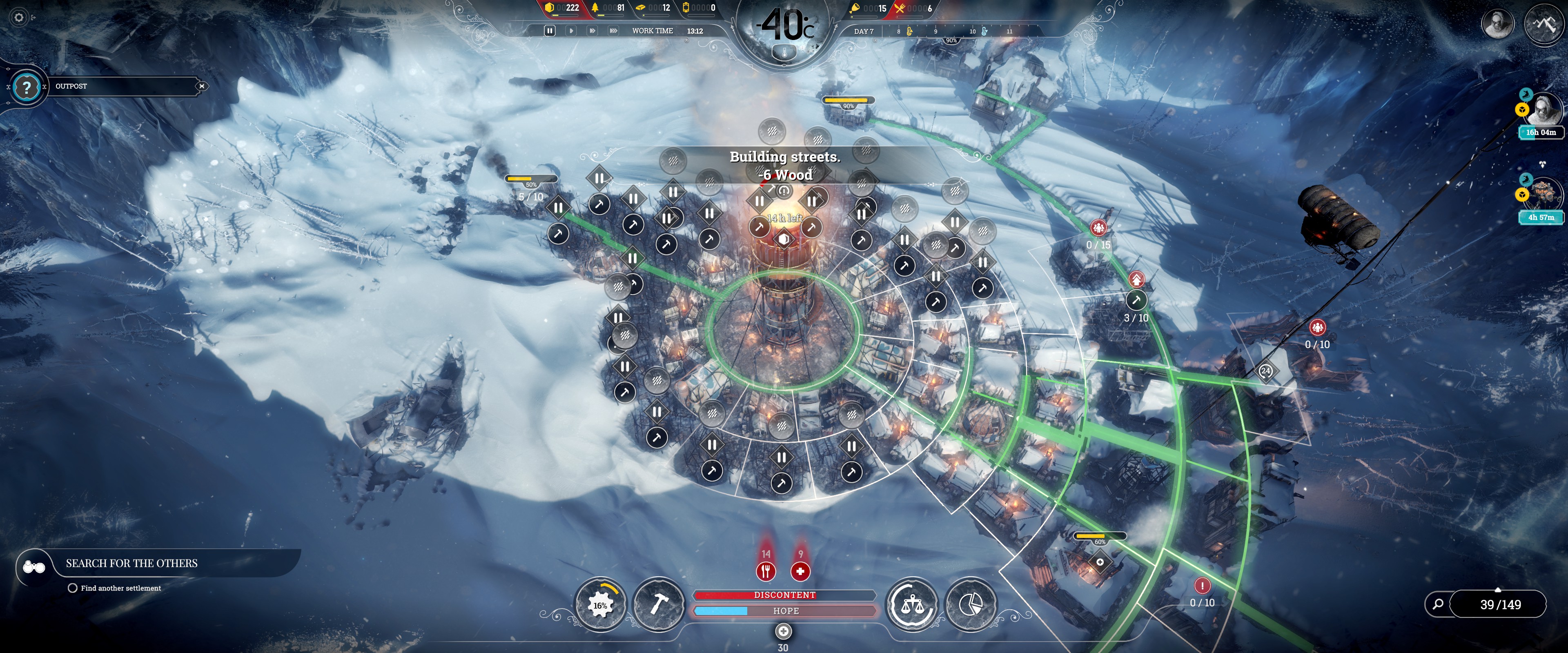Click the grey medical cross icon above 30
Image resolution: width=1568 pixels, height=653 pixels.
[x=784, y=632]
